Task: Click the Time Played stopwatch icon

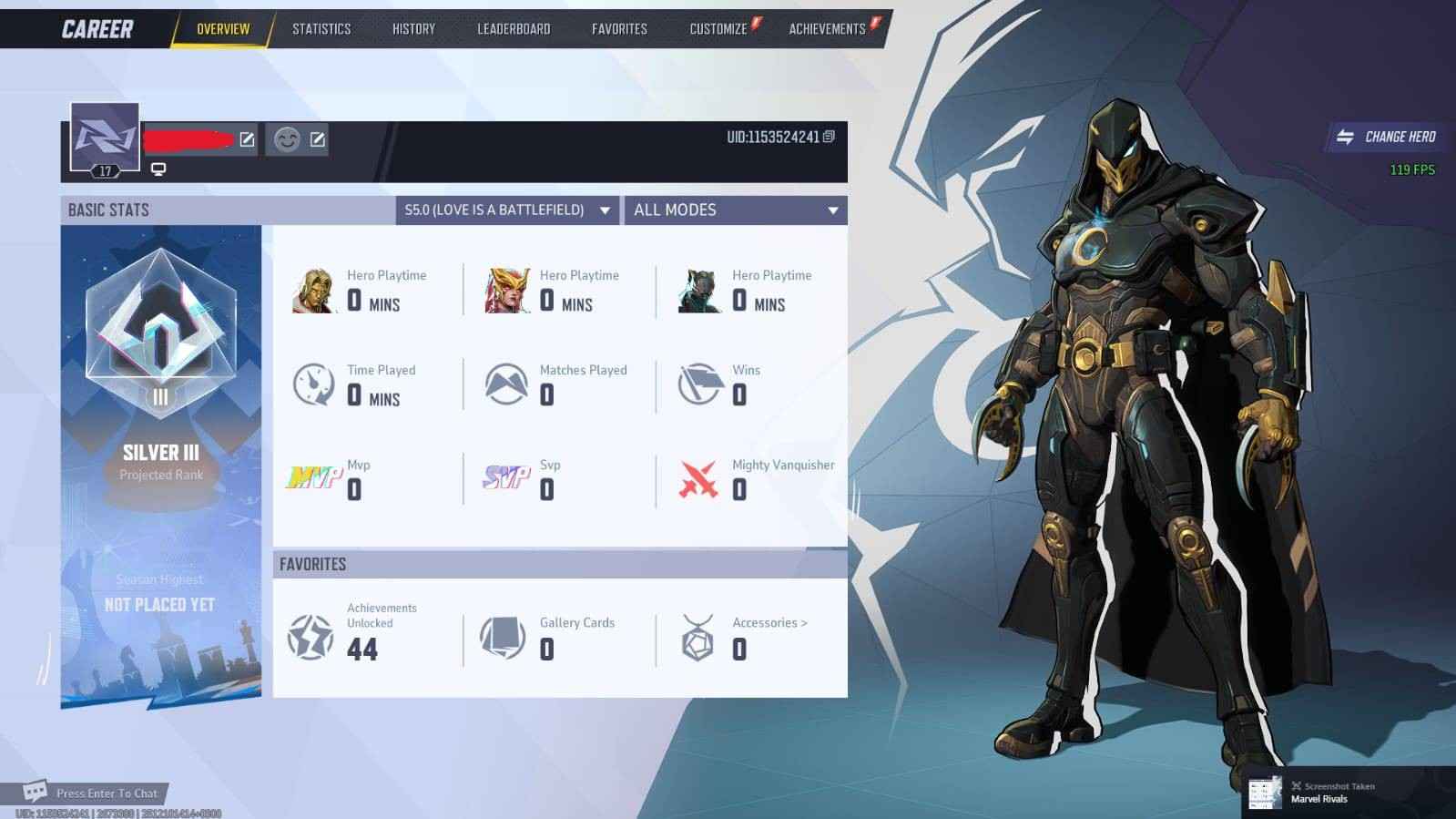Action: [312, 384]
